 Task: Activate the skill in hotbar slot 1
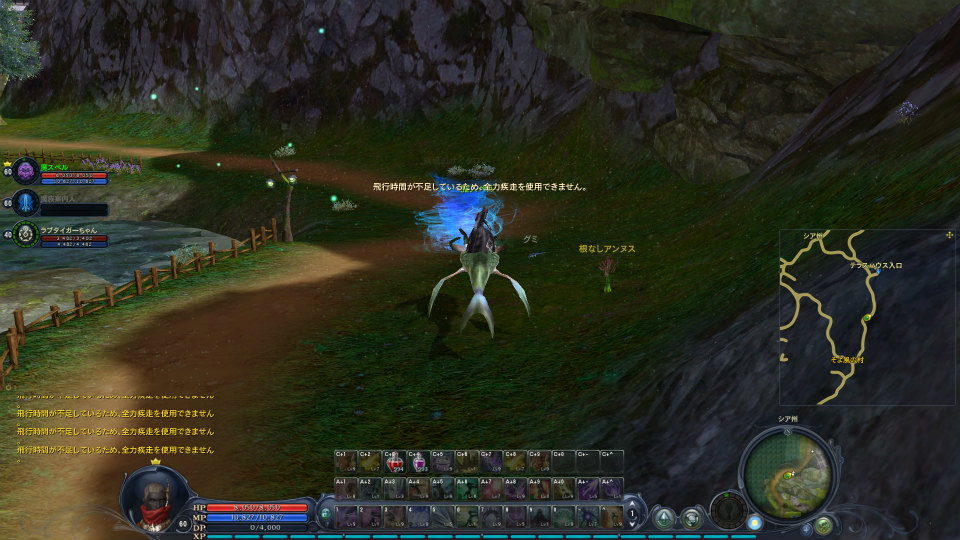point(346,516)
